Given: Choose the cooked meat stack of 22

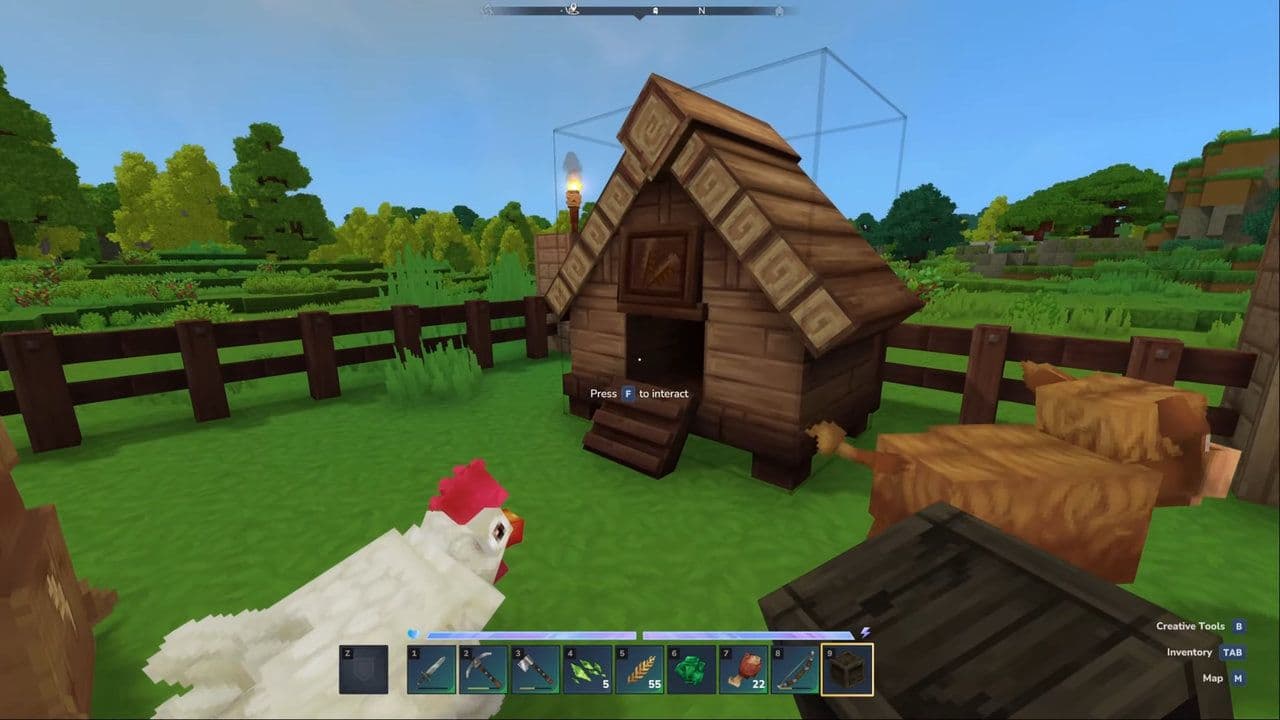Looking at the screenshot, I should coord(743,669).
